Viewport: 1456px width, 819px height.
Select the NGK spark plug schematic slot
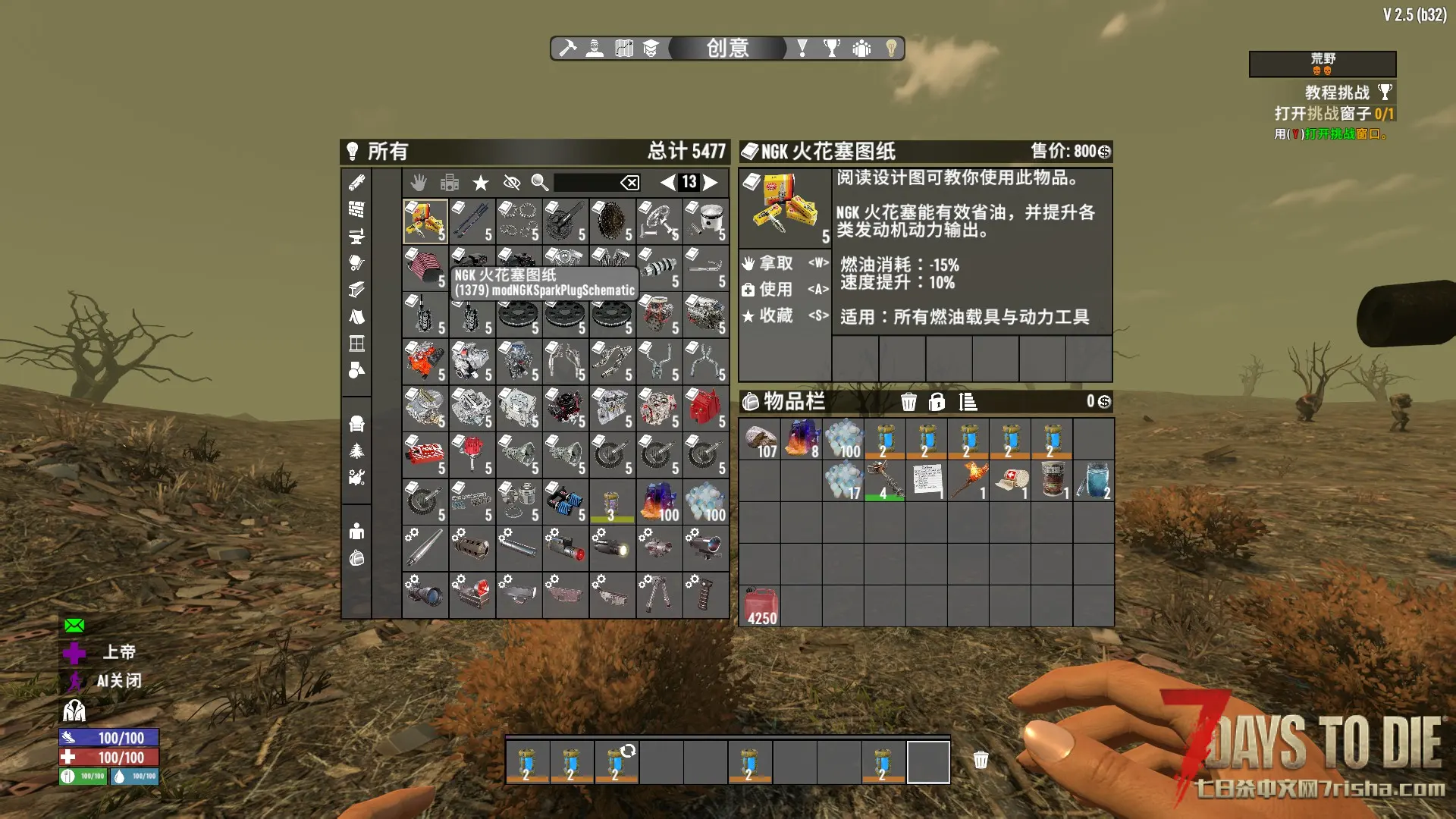click(425, 221)
